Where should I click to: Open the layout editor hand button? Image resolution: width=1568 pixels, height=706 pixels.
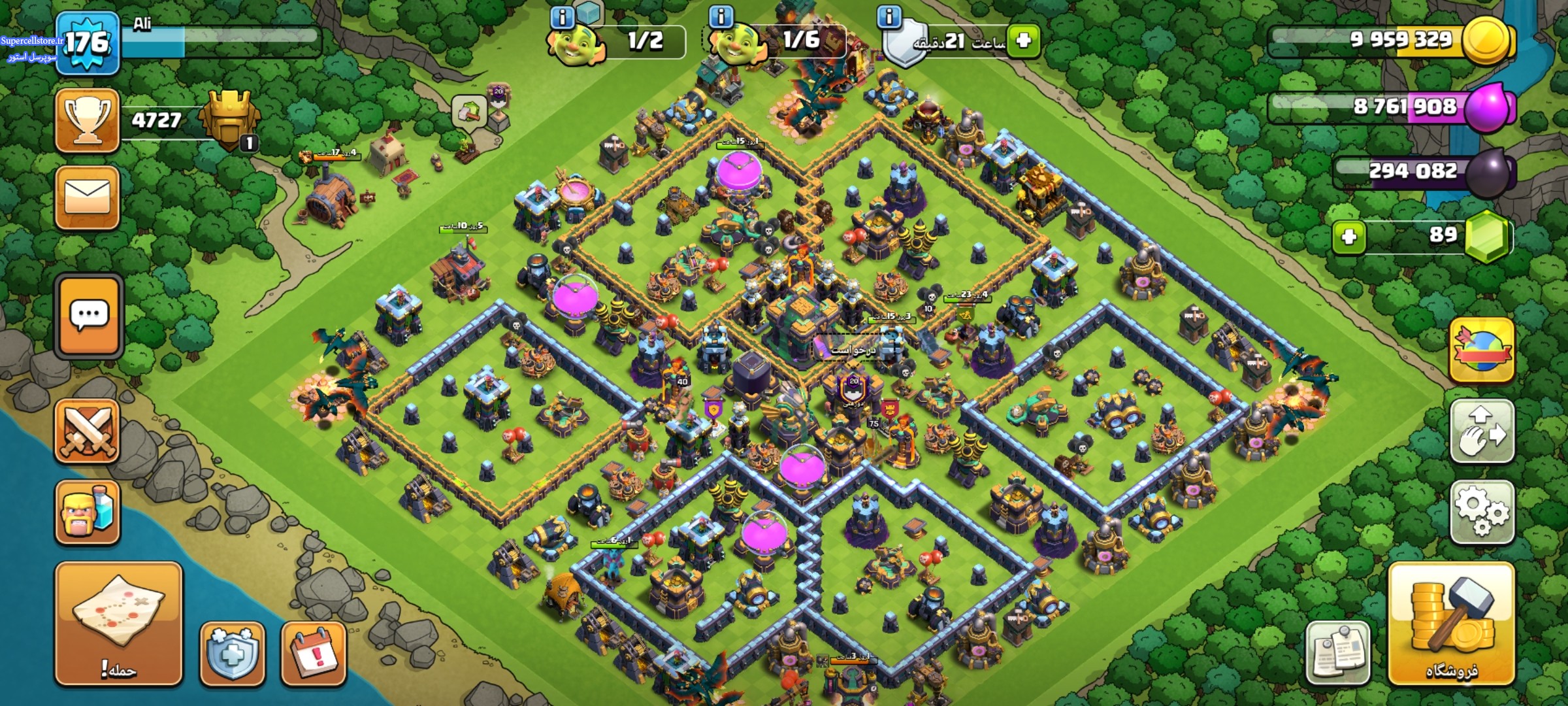pyautogui.click(x=1482, y=431)
